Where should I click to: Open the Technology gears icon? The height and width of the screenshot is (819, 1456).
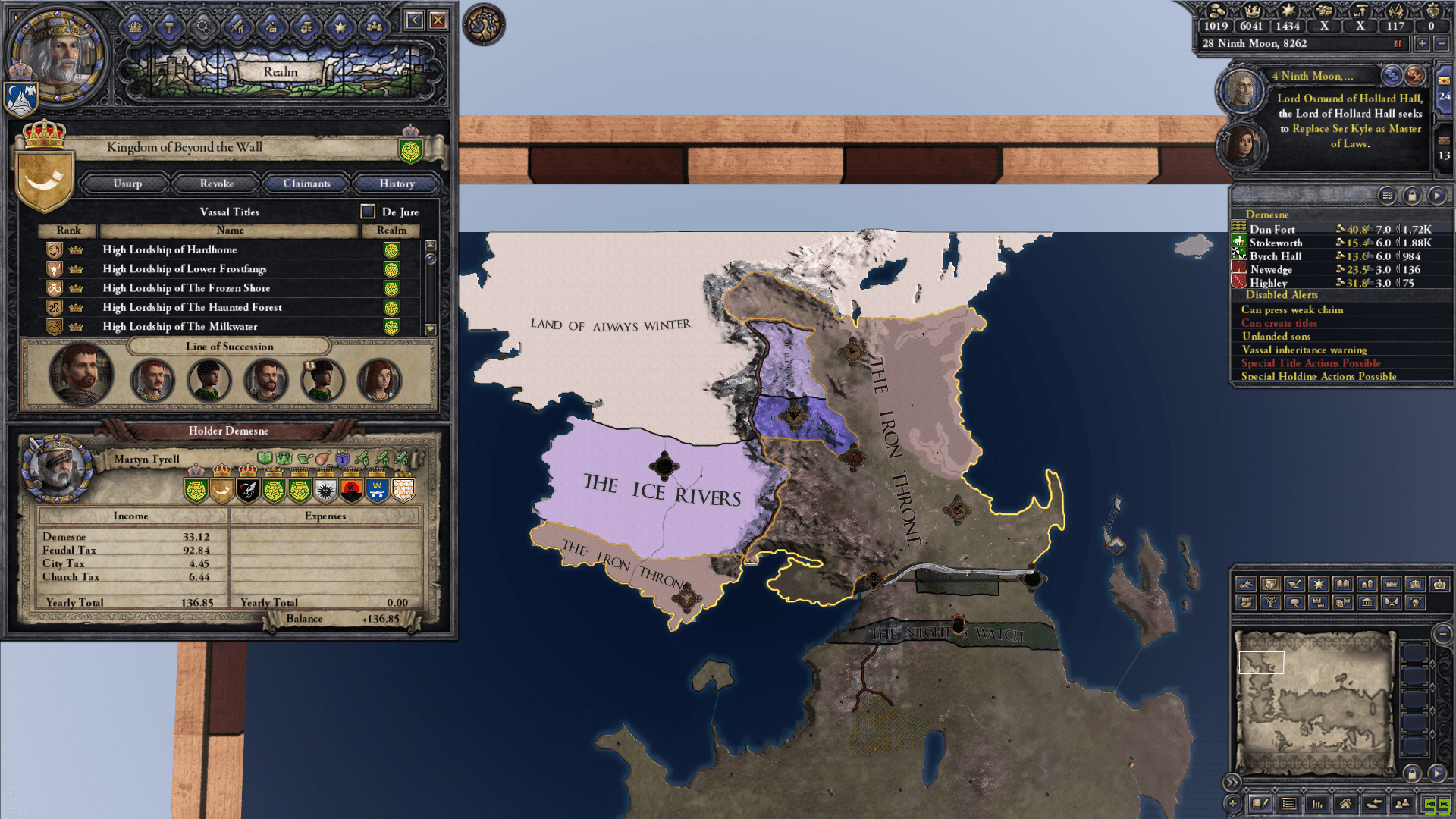point(202,27)
